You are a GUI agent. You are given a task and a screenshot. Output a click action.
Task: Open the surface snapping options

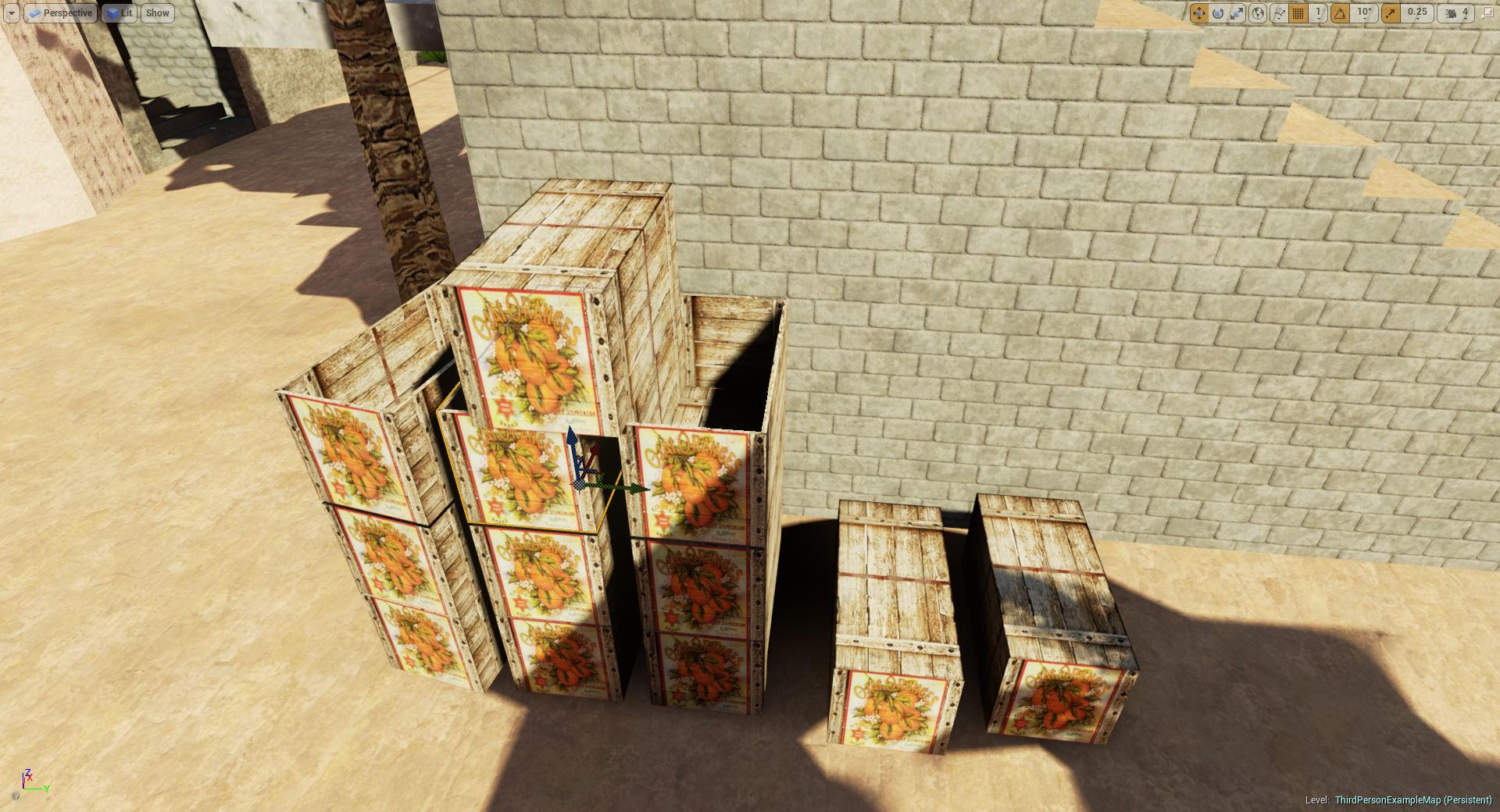point(1279,13)
